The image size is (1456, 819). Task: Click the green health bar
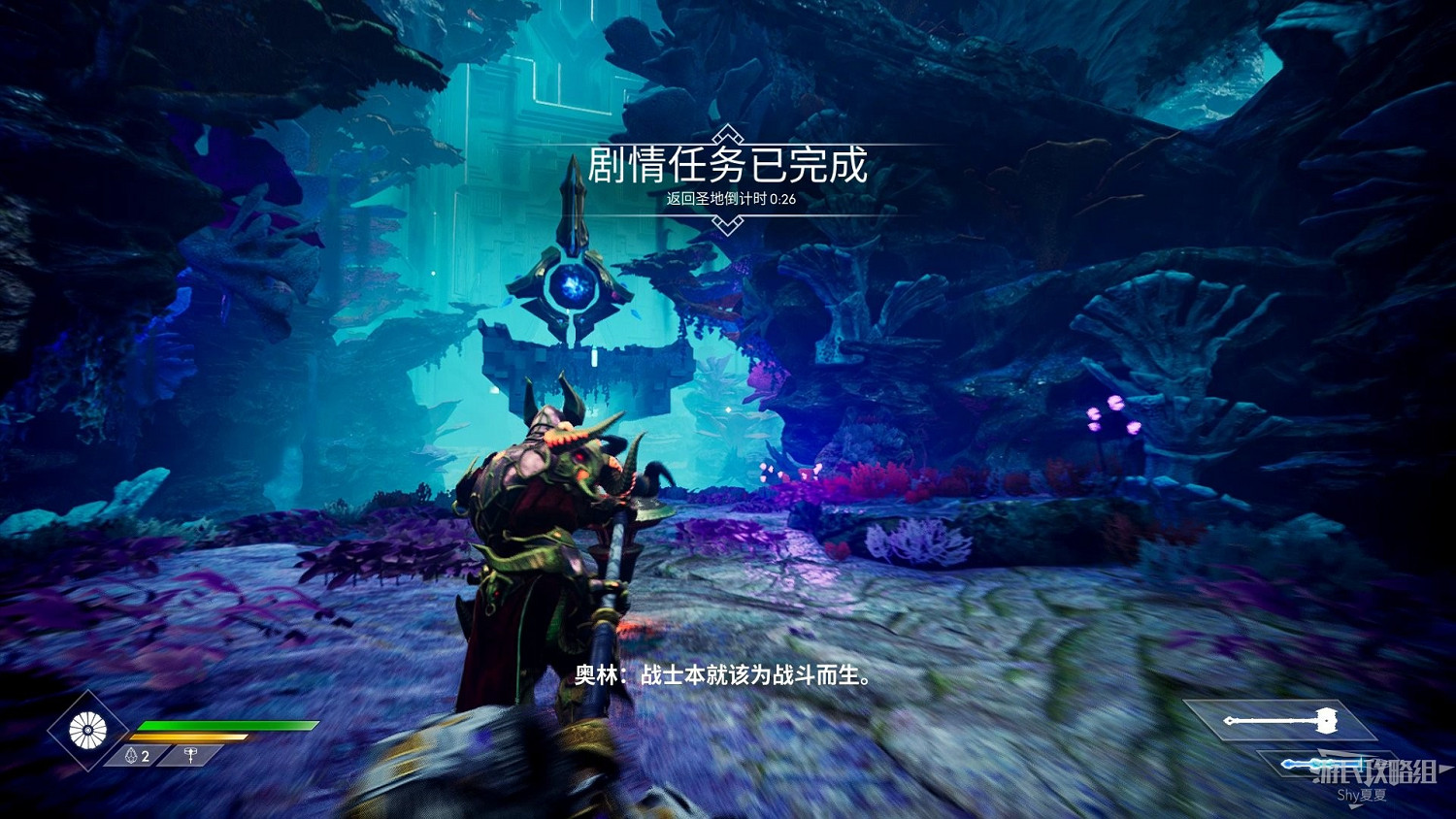pos(228,724)
